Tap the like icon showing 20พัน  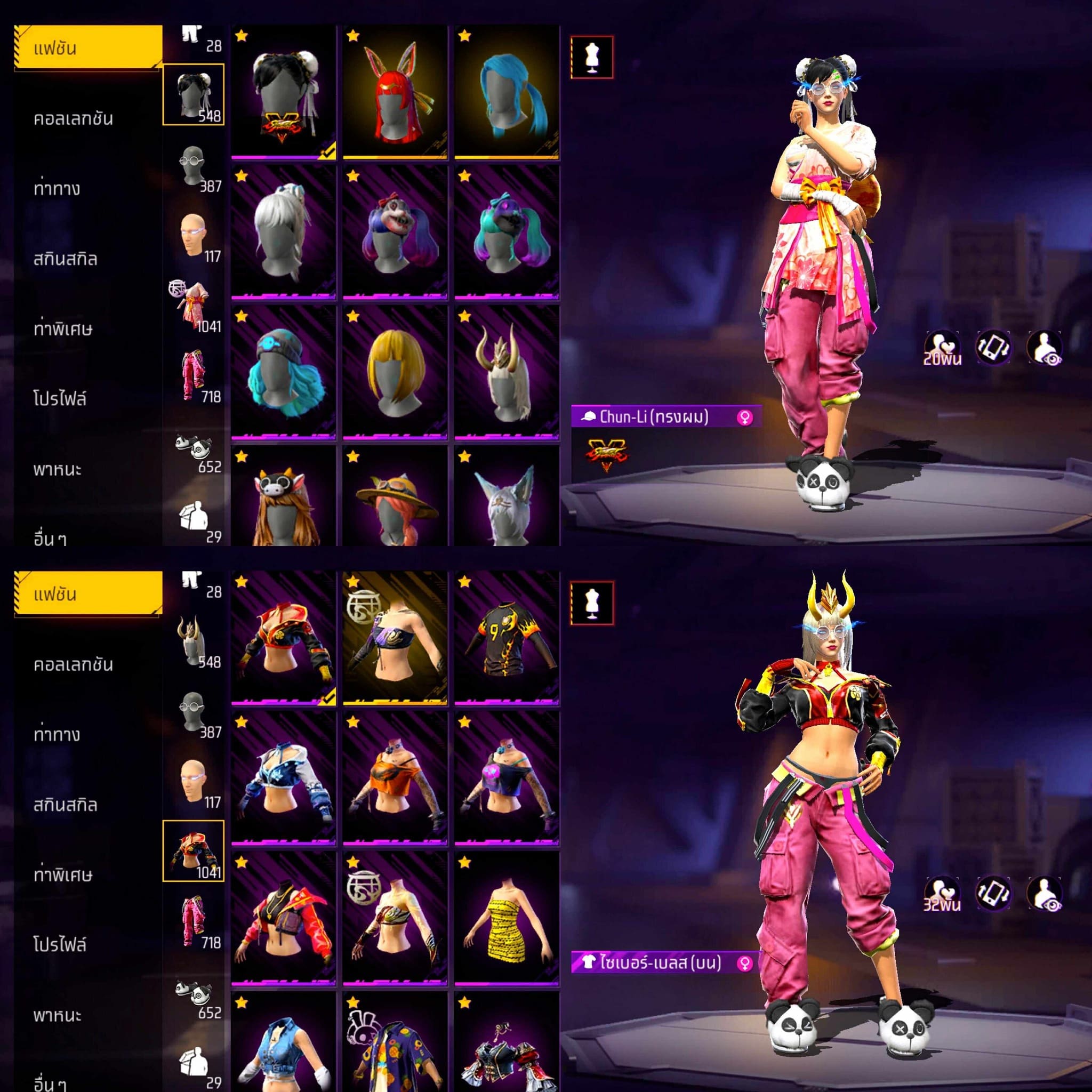tap(942, 348)
